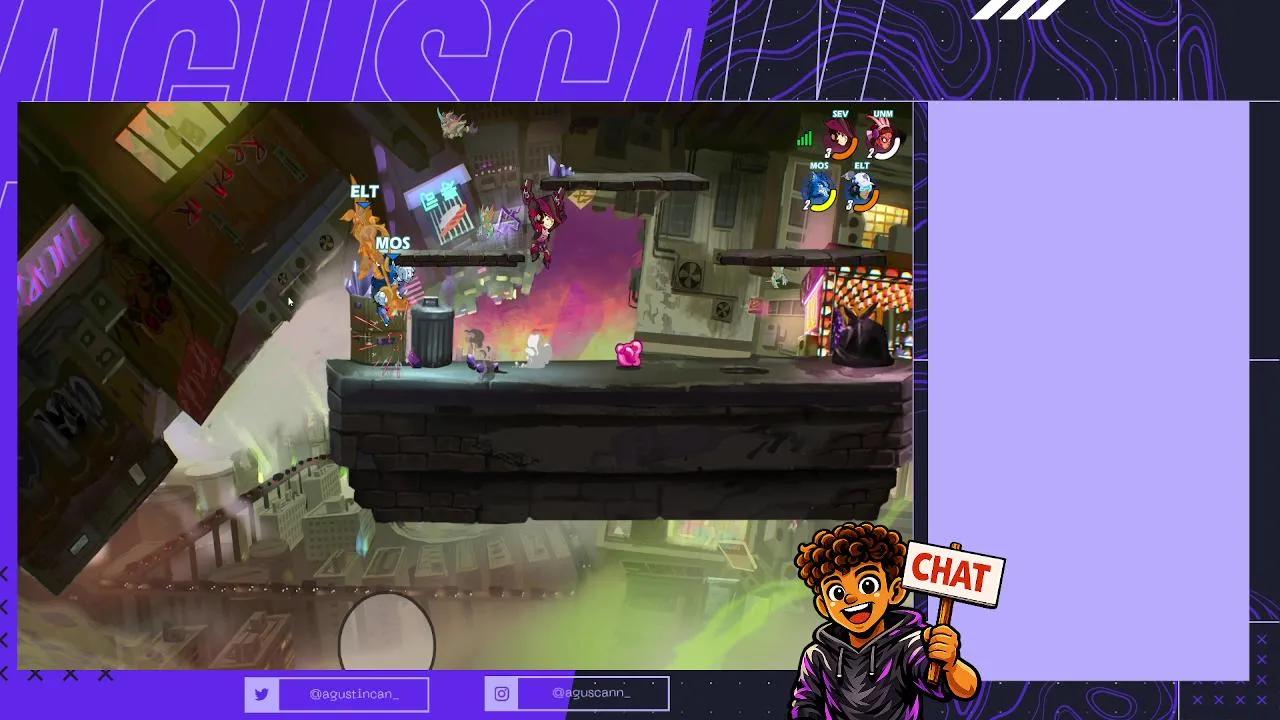
Task: Click the green connection signal bars
Action: (x=806, y=139)
